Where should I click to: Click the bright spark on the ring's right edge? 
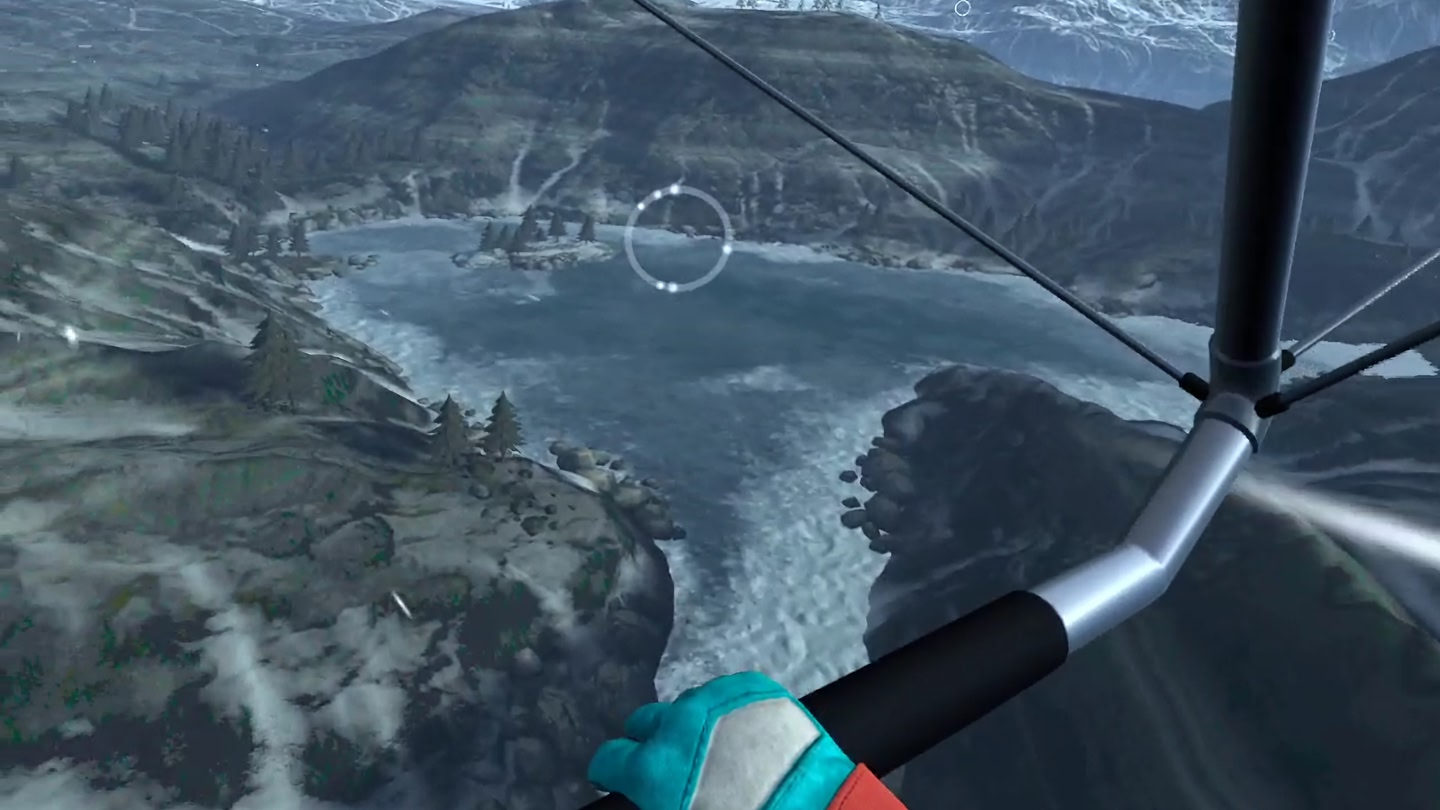pyautogui.click(x=727, y=249)
